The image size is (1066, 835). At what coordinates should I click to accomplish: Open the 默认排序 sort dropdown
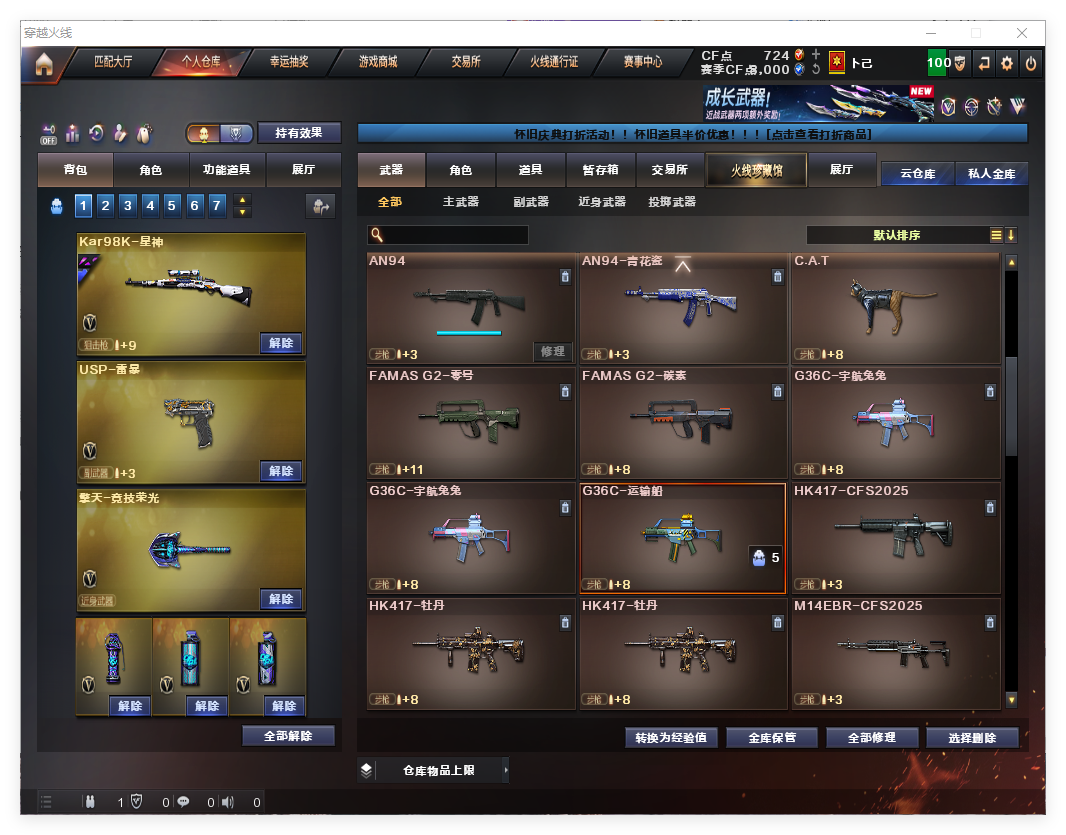[x=897, y=235]
